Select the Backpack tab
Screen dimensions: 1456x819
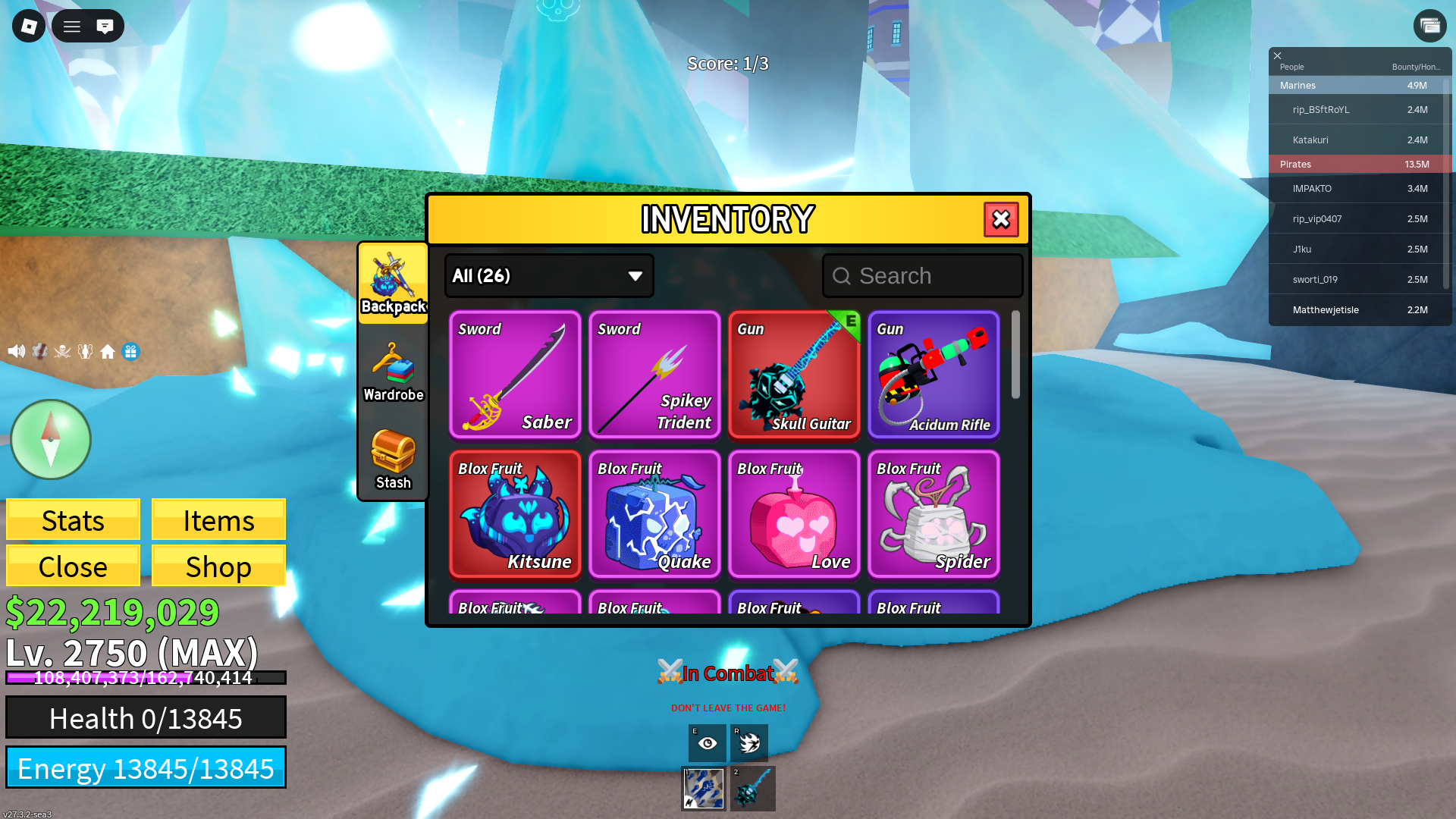[x=393, y=284]
